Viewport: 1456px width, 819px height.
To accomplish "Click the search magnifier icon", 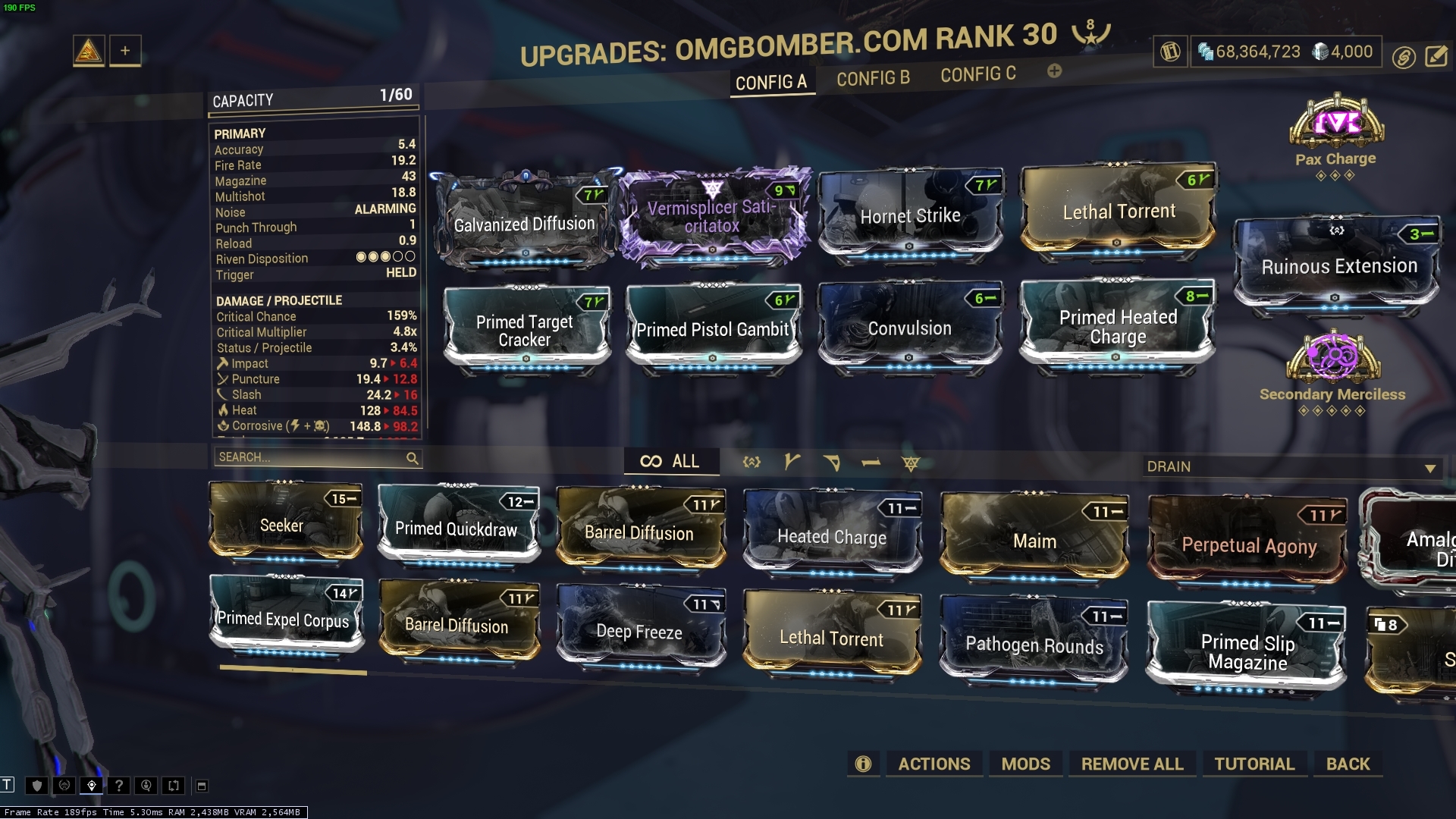I will pyautogui.click(x=413, y=459).
